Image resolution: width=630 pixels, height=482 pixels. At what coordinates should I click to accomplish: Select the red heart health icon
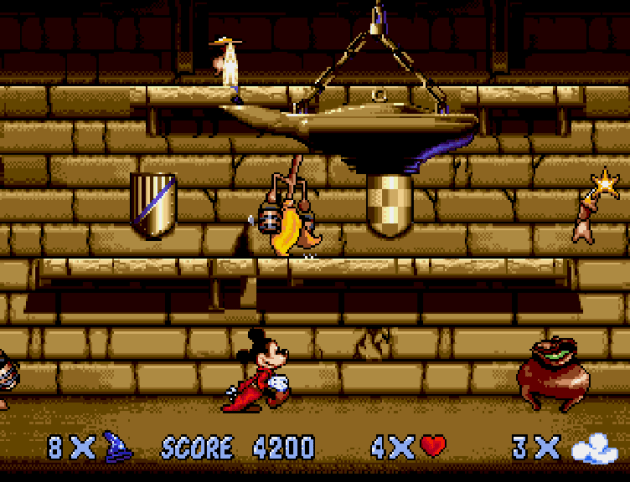click(x=433, y=446)
